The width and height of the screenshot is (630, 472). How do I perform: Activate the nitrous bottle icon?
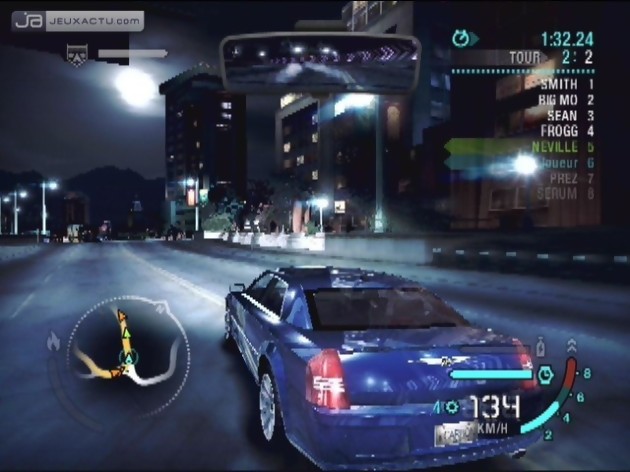point(541,348)
